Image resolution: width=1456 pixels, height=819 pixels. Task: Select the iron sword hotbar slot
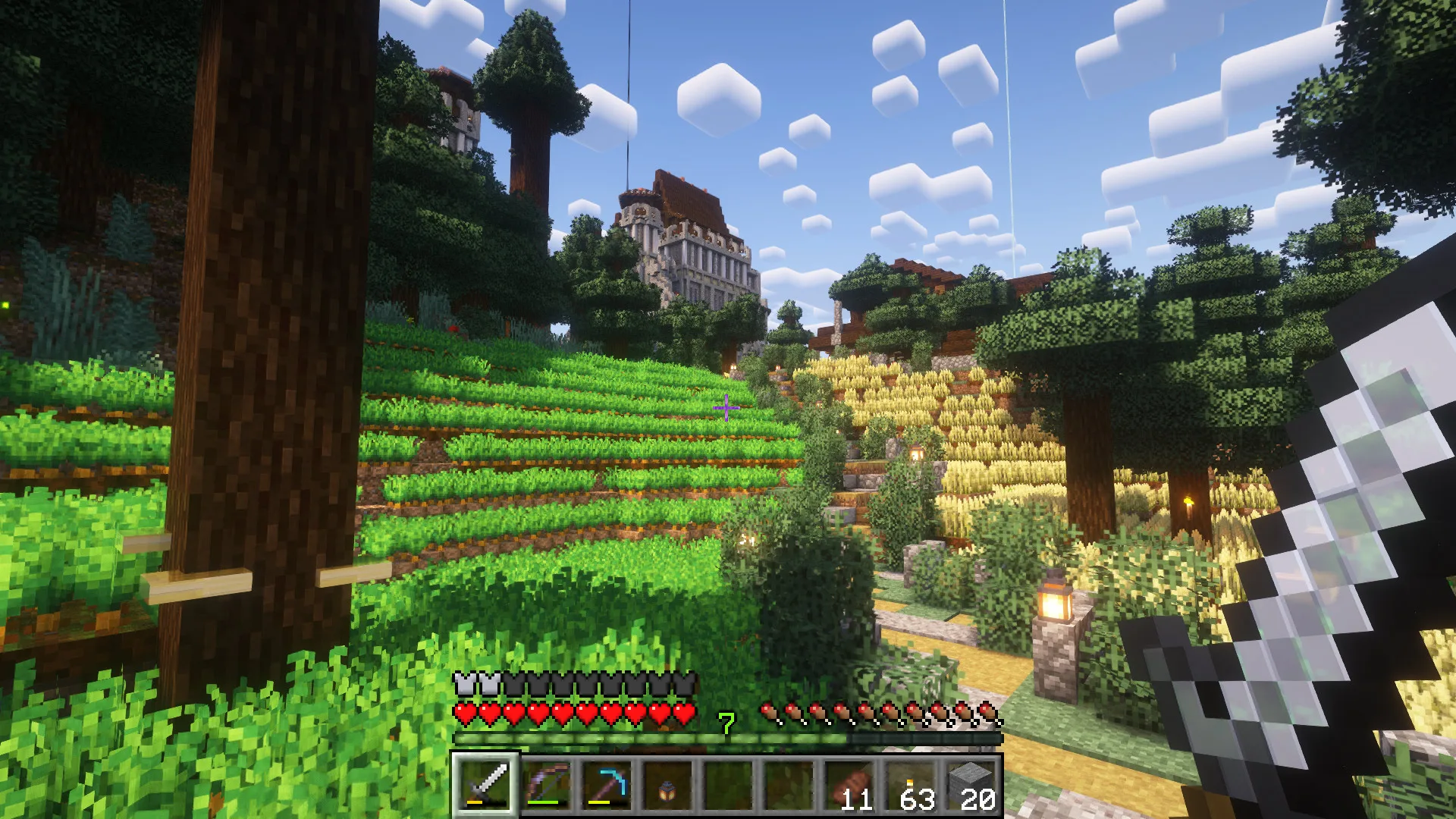485,784
